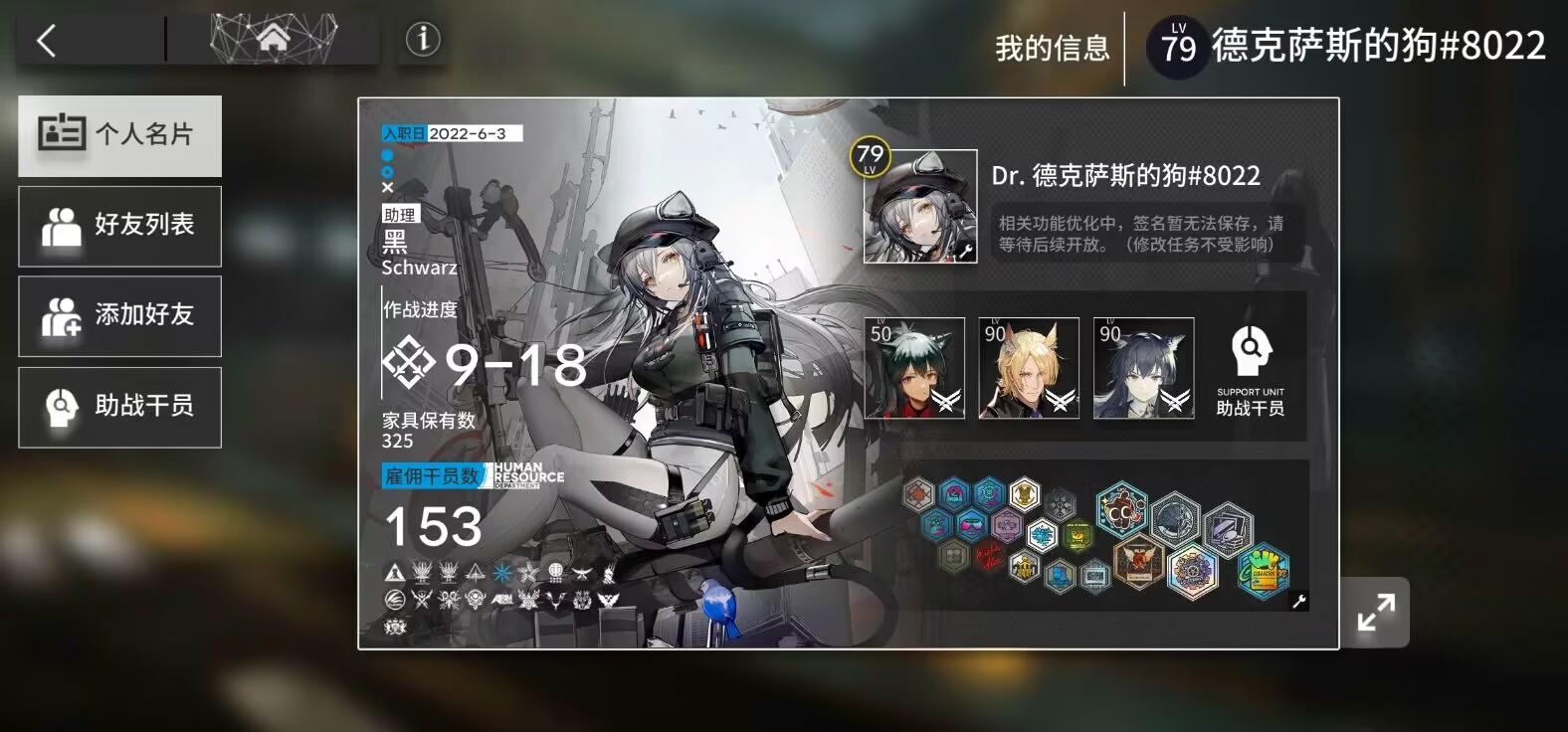Select the middle level 90 support operator portrait
Screen dimensions: 1568x732
1028,368
